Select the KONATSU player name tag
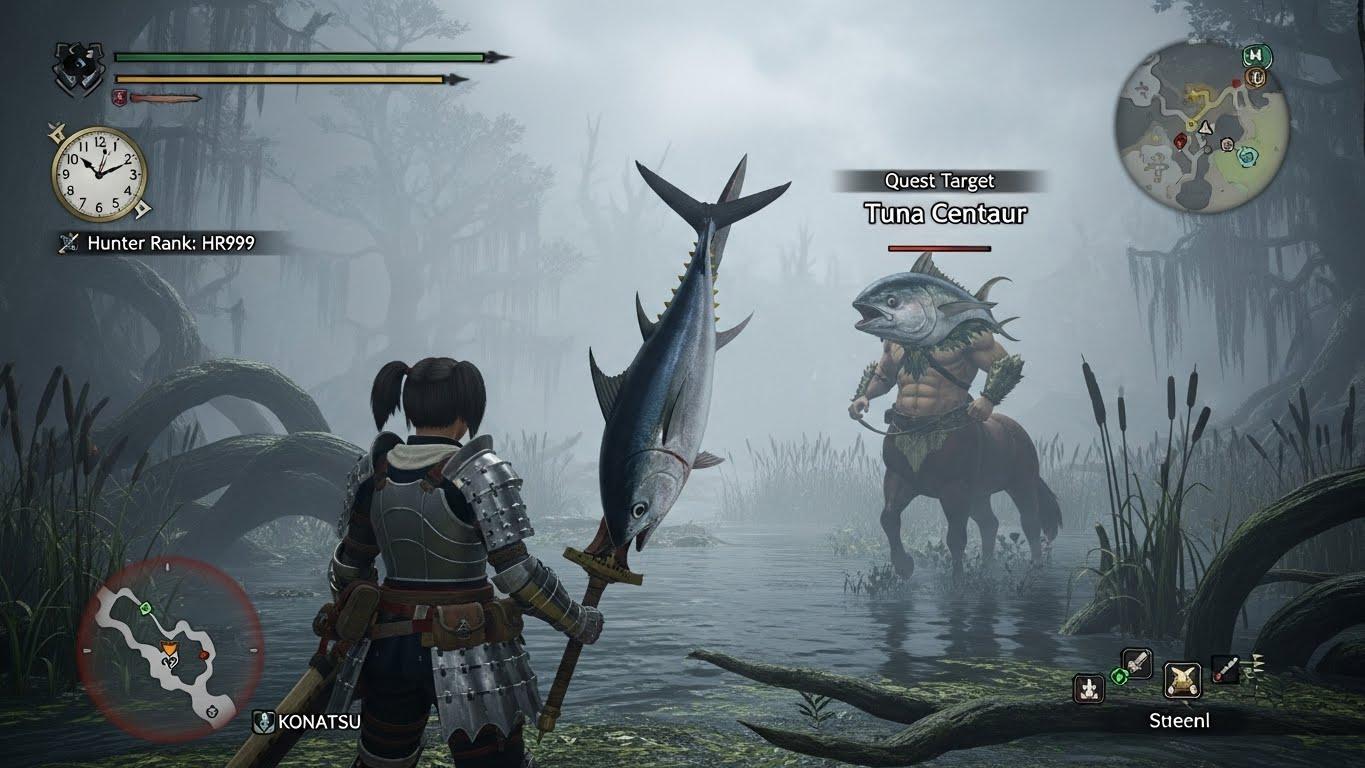Viewport: 1365px width, 768px height. (307, 720)
